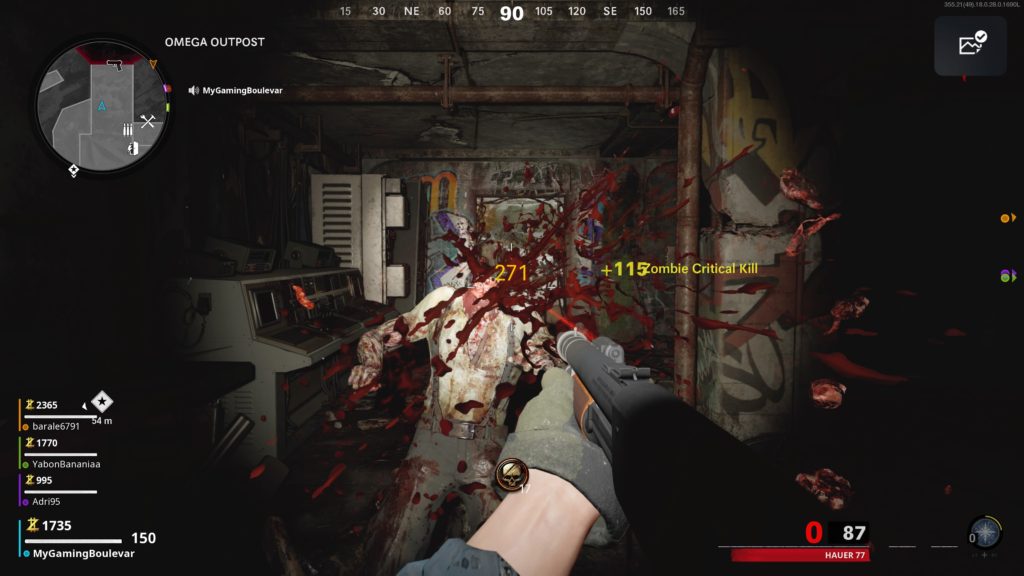
Task: Click the crossed tools crafting marker on minimap
Action: (x=148, y=122)
